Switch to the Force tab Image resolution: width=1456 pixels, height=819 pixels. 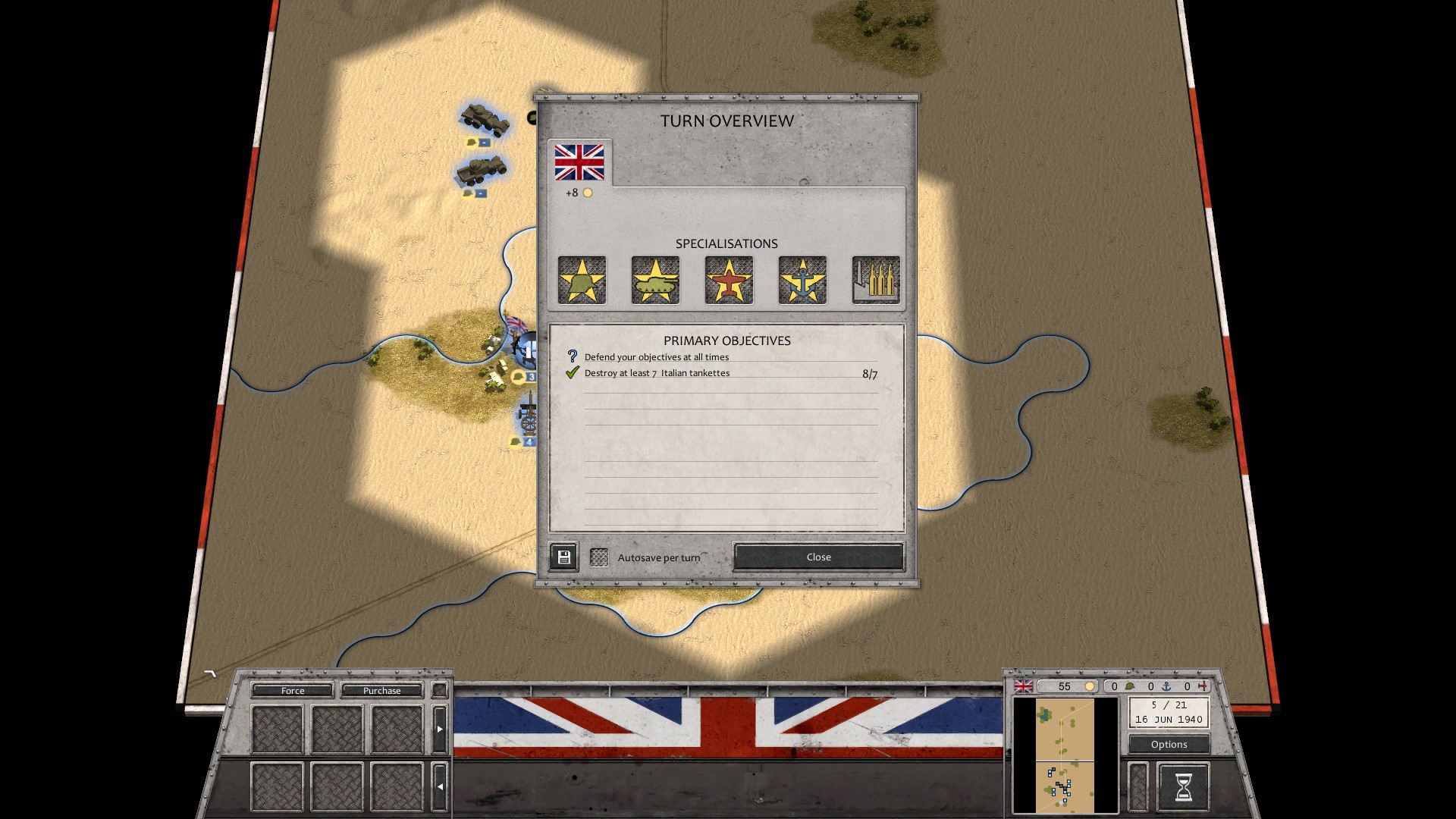point(293,690)
